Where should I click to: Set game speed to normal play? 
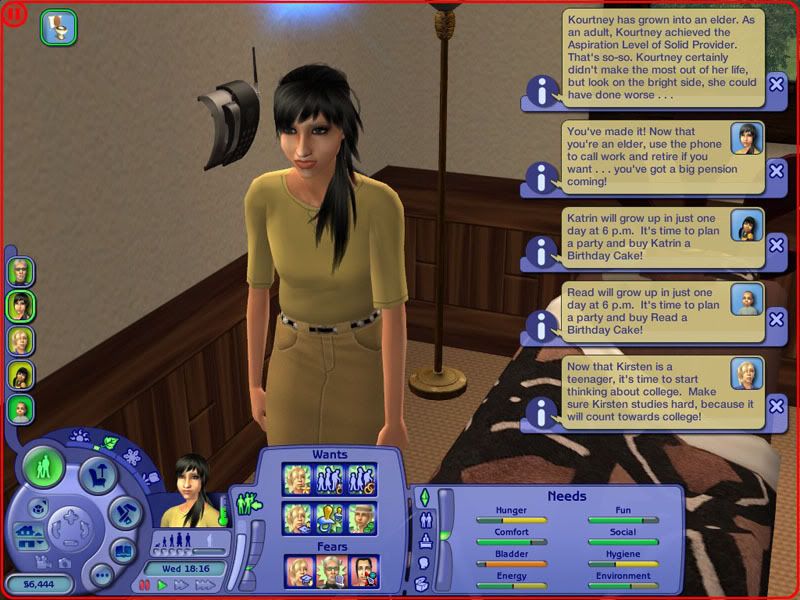161,584
